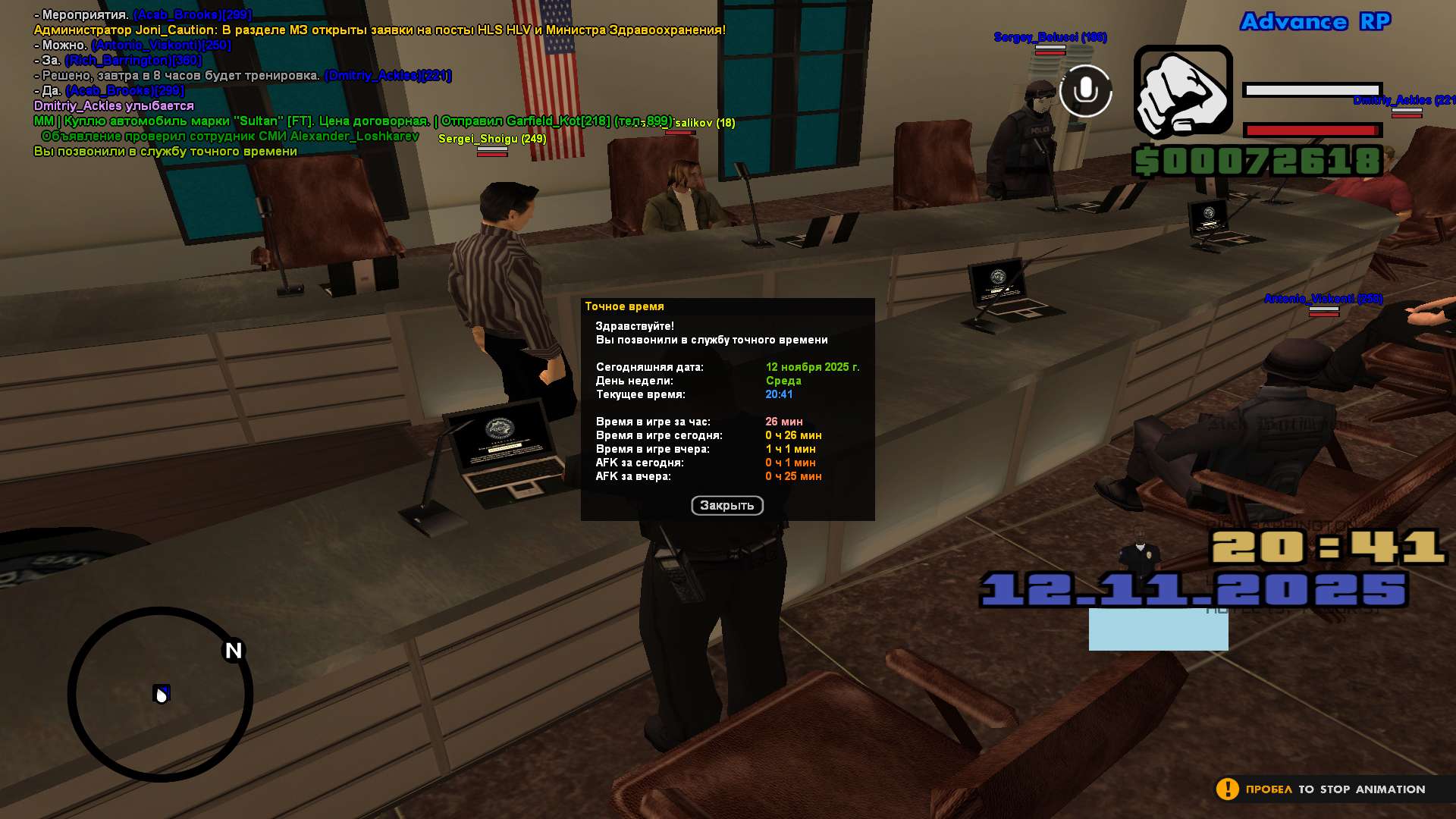Toggle the voice chat microphone icon

pyautogui.click(x=1085, y=91)
